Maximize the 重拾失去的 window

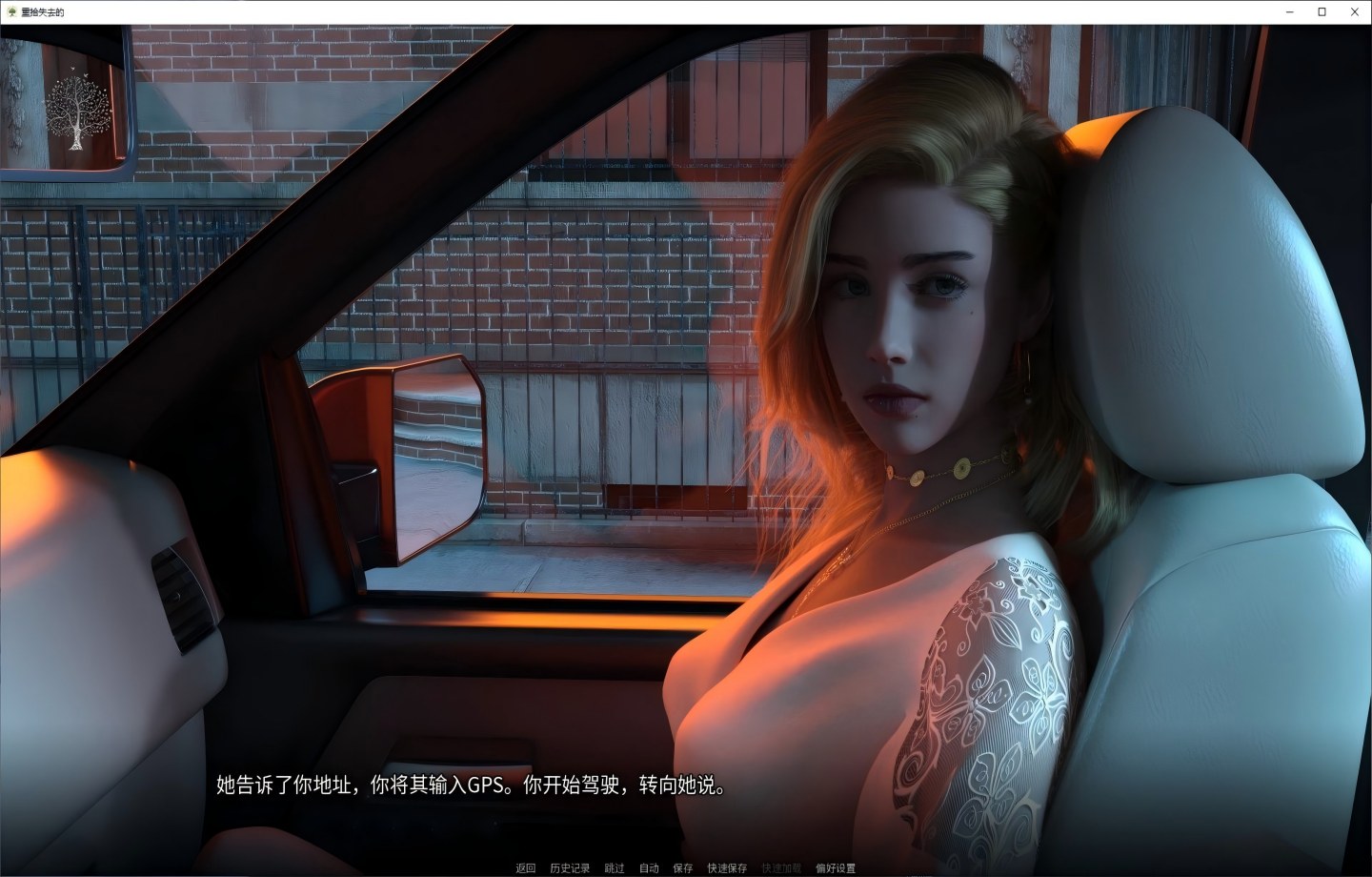pos(1322,11)
